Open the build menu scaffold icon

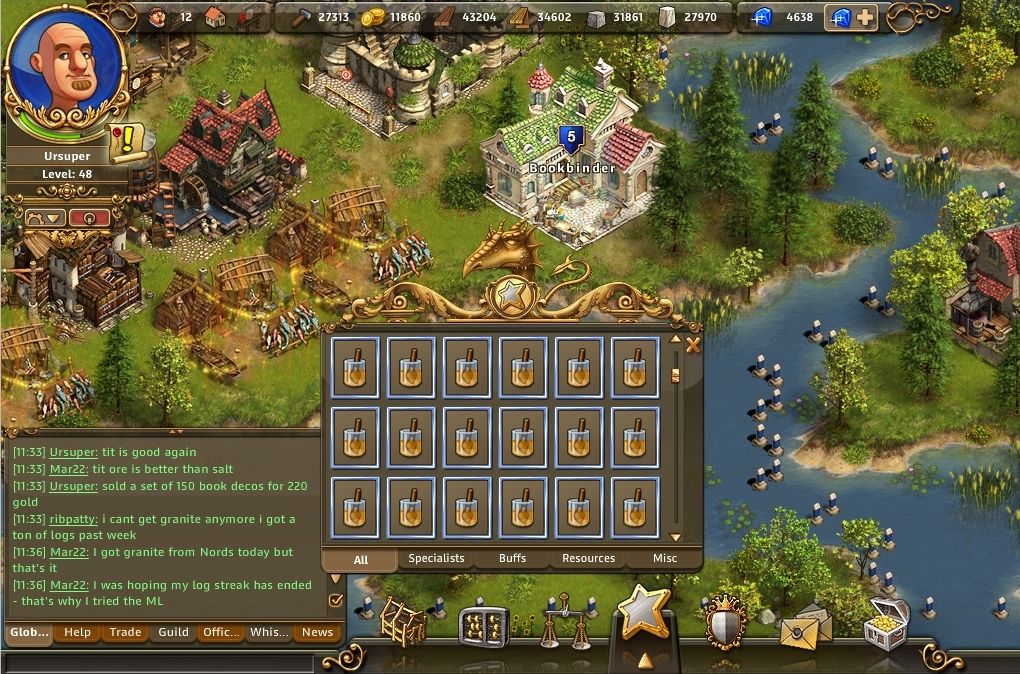tap(402, 622)
